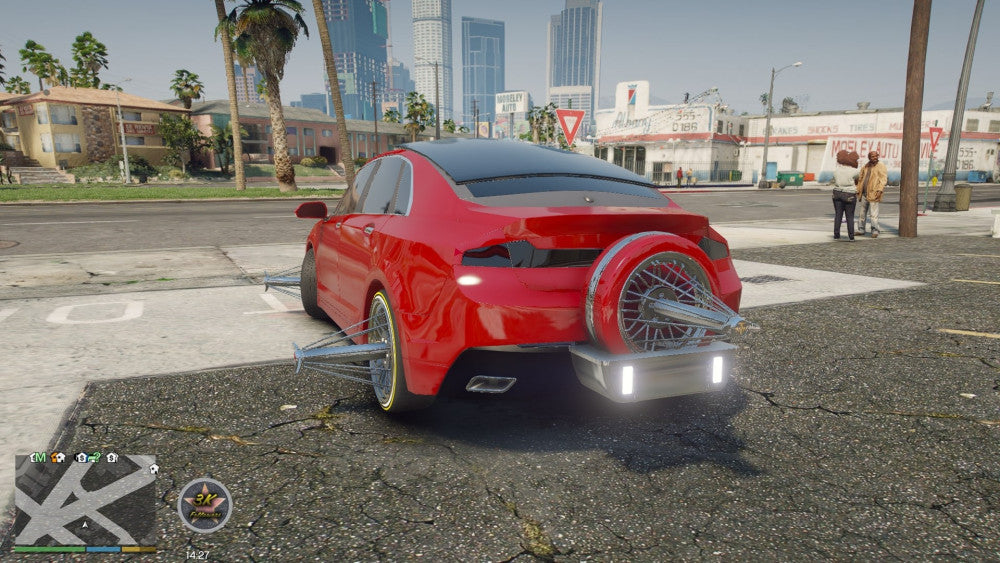Select the green question mark blip

93,457
